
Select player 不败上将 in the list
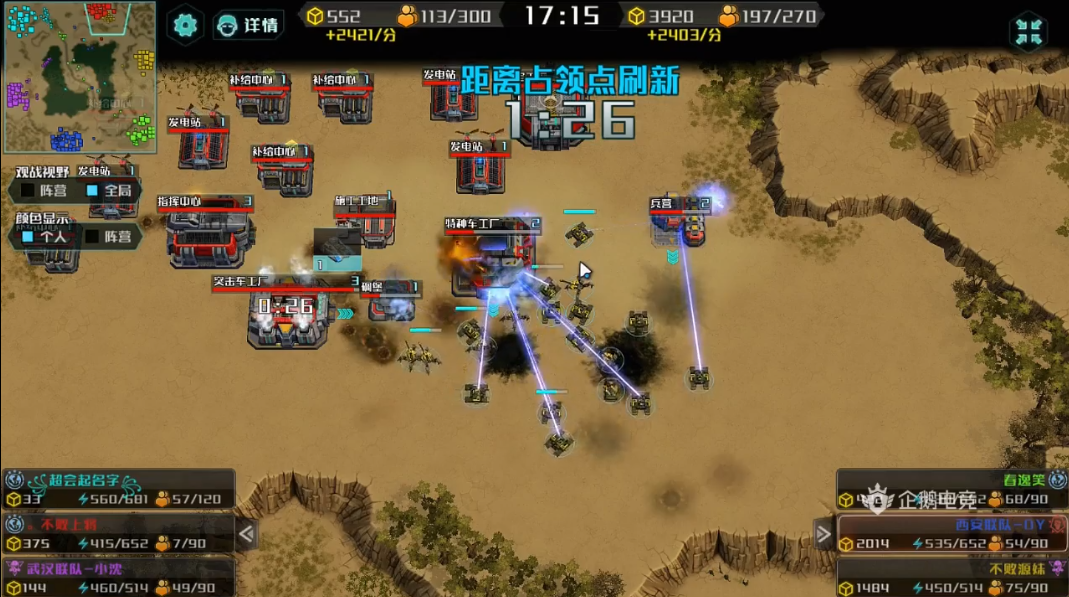[118, 534]
